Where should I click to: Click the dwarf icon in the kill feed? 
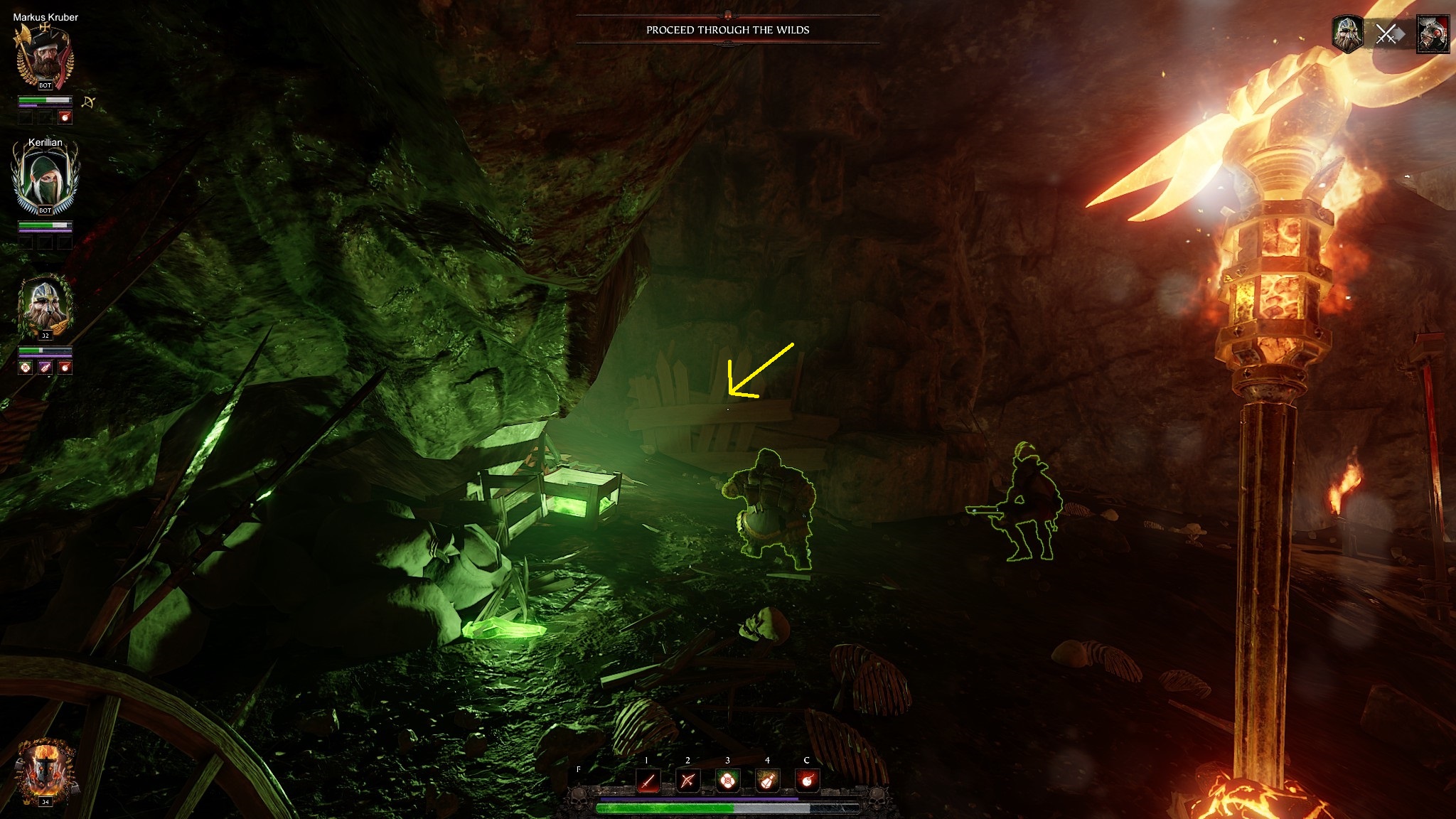click(x=1347, y=33)
